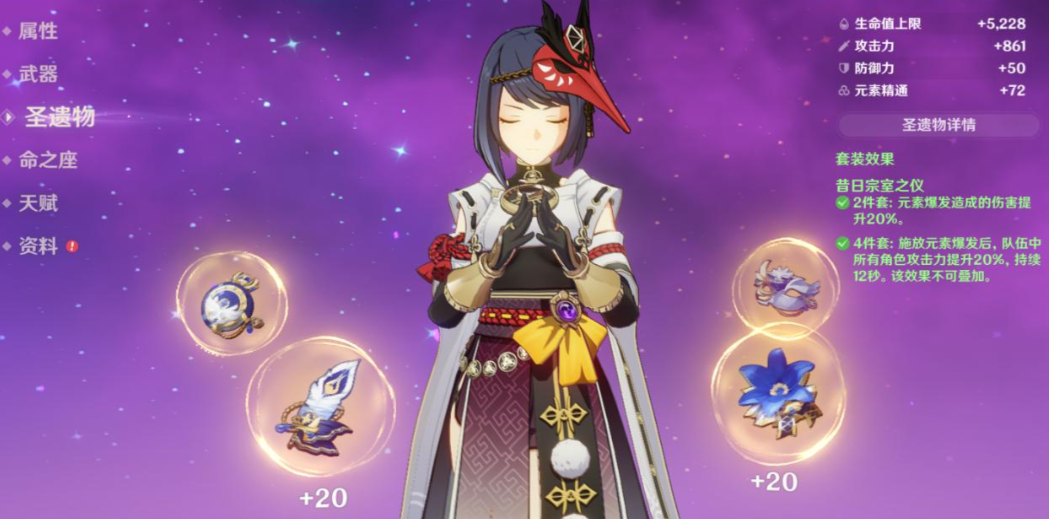
Task: Switch to the 属性 tab
Action: point(38,31)
